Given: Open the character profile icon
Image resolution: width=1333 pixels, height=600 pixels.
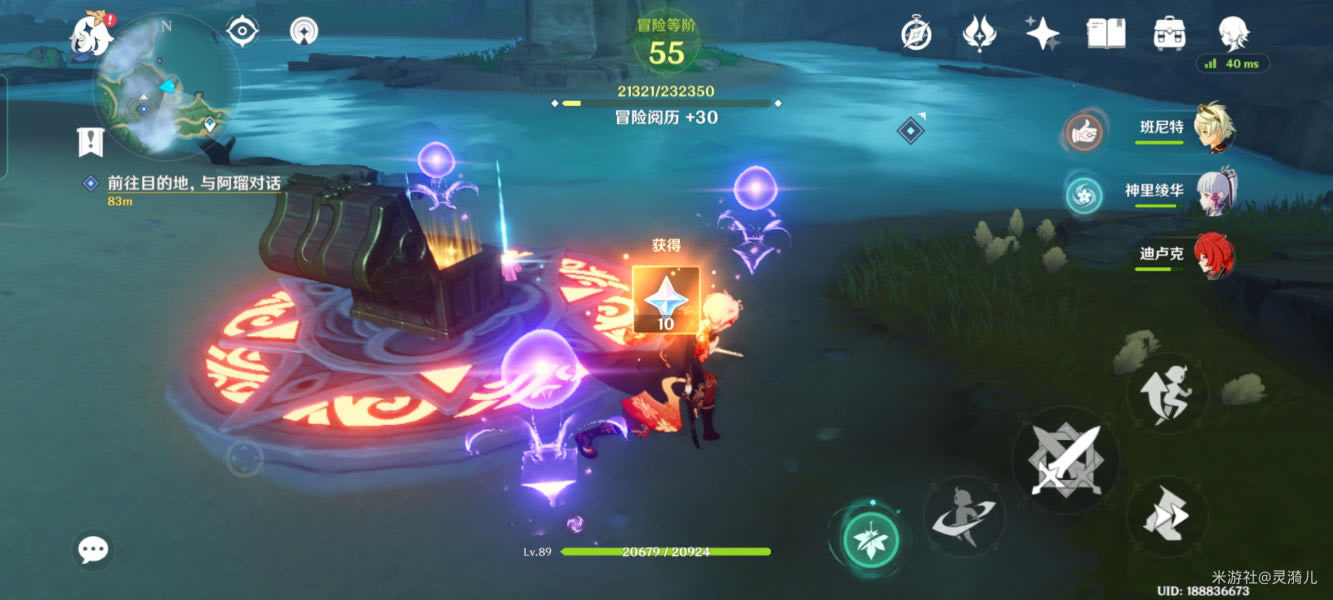Looking at the screenshot, I should pyautogui.click(x=1232, y=34).
